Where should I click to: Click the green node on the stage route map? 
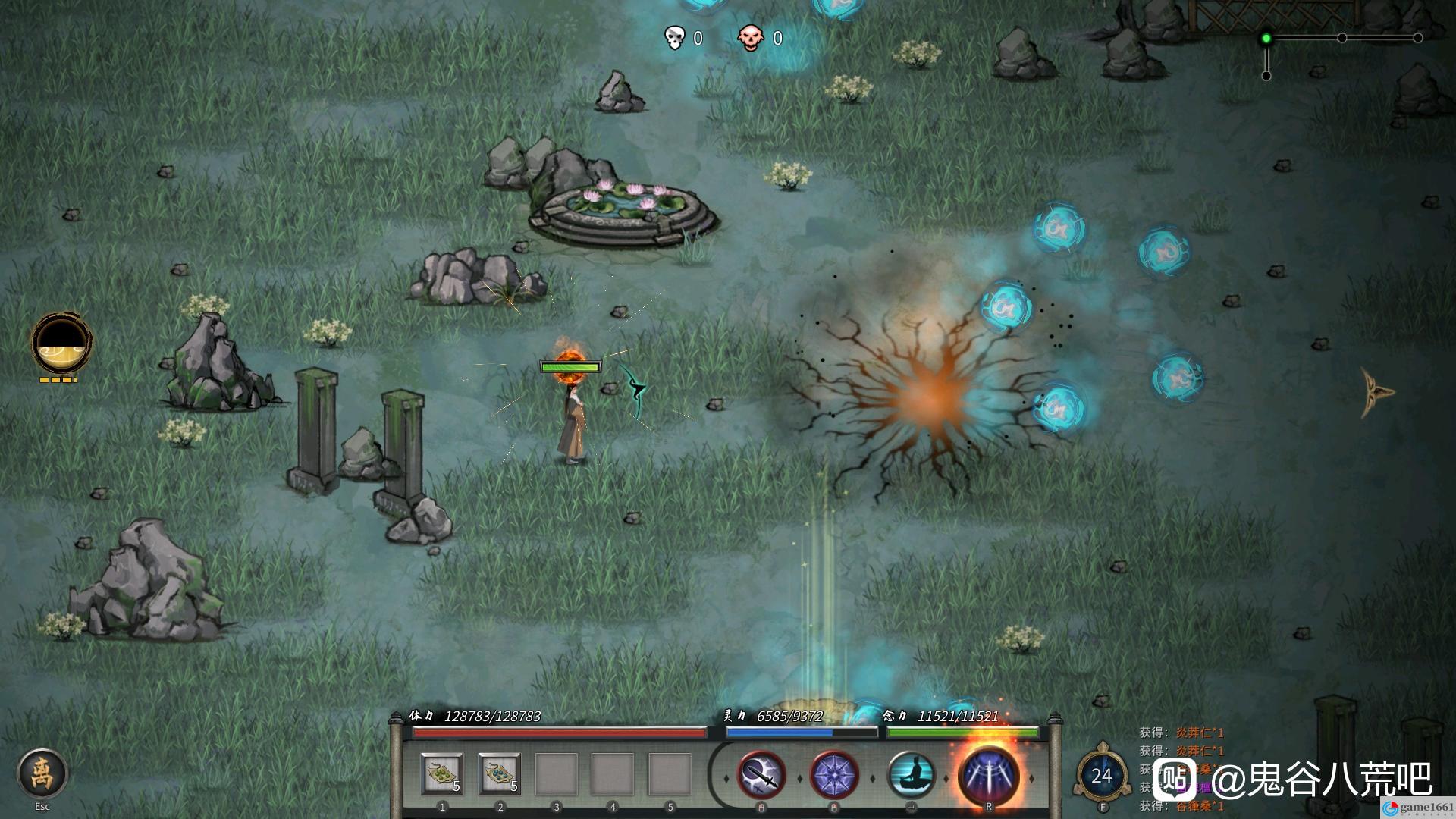[x=1266, y=38]
